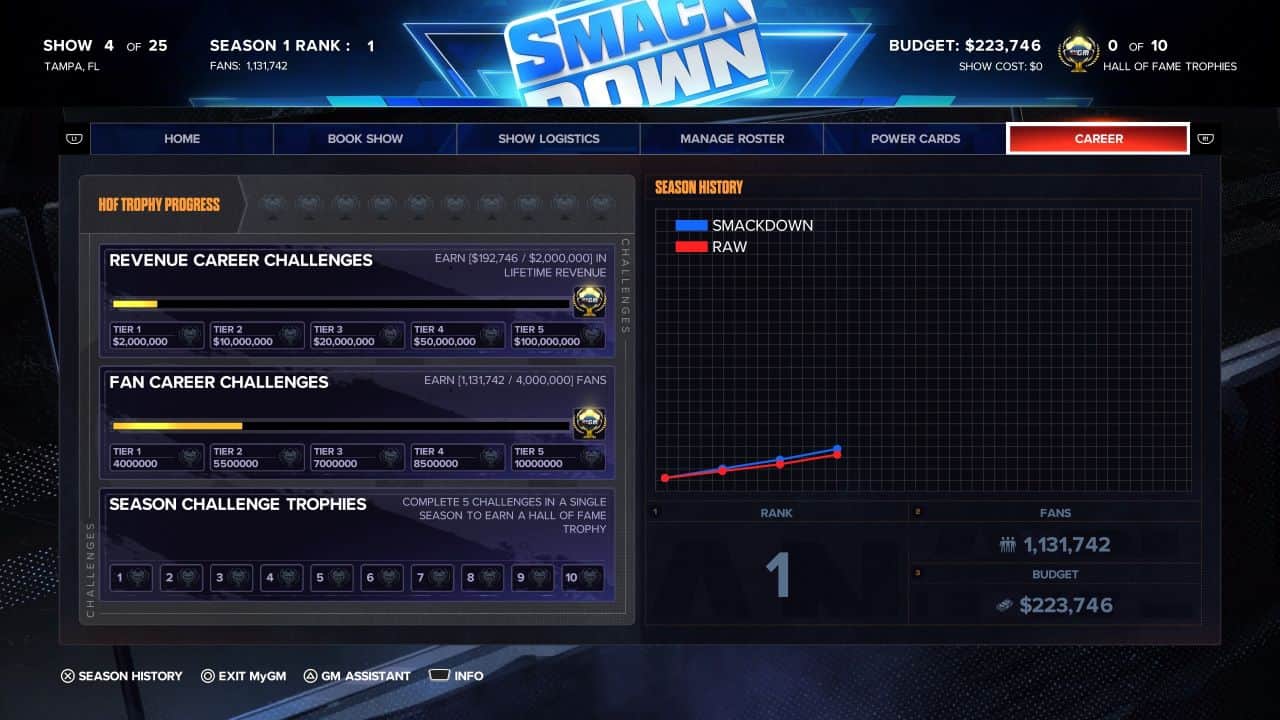The height and width of the screenshot is (720, 1280).
Task: Switch to the BOOK SHOW tab
Action: tap(365, 138)
